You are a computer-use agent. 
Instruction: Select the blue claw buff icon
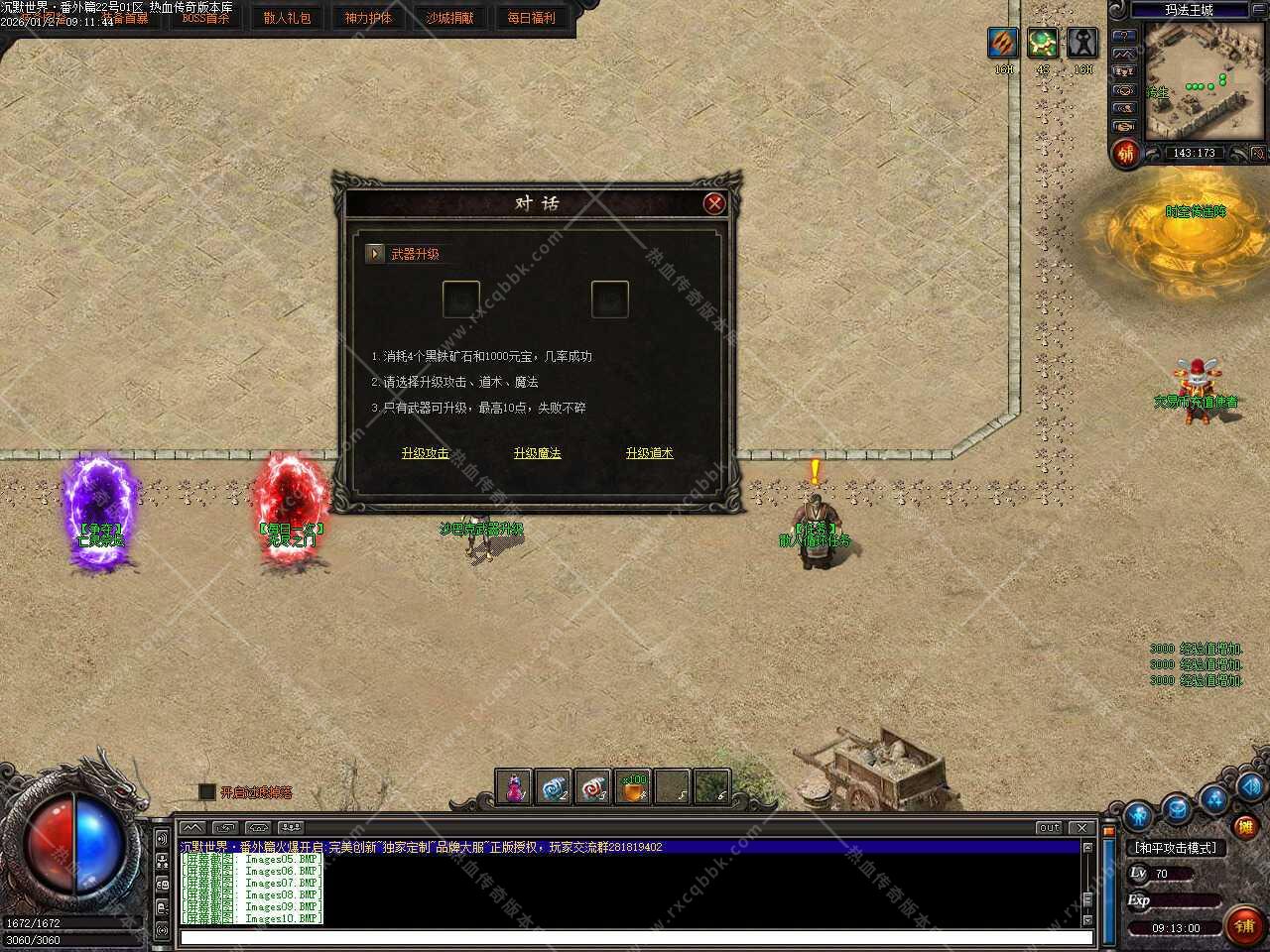tap(1003, 44)
